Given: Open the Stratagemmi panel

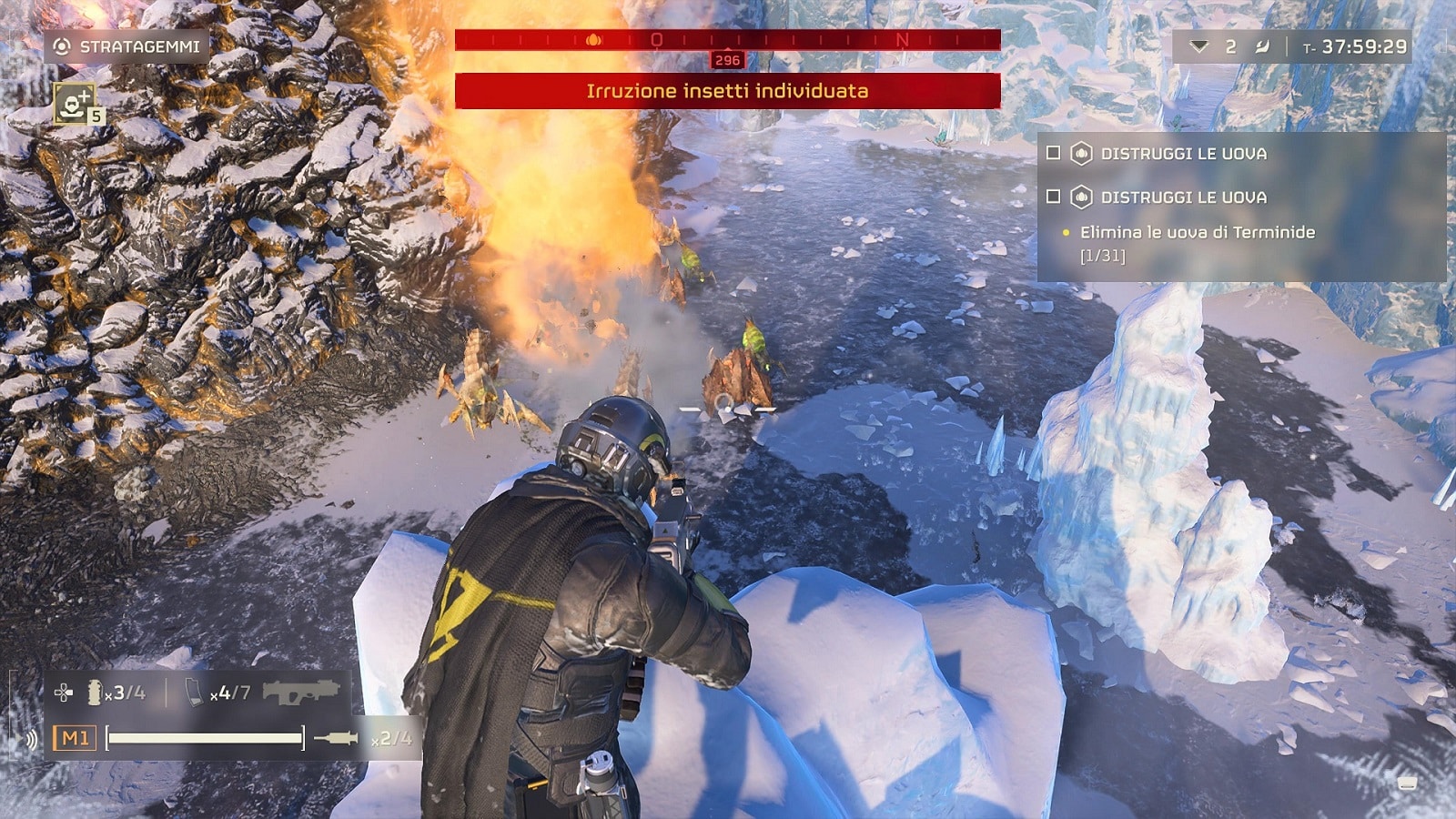Looking at the screenshot, I should tap(126, 46).
